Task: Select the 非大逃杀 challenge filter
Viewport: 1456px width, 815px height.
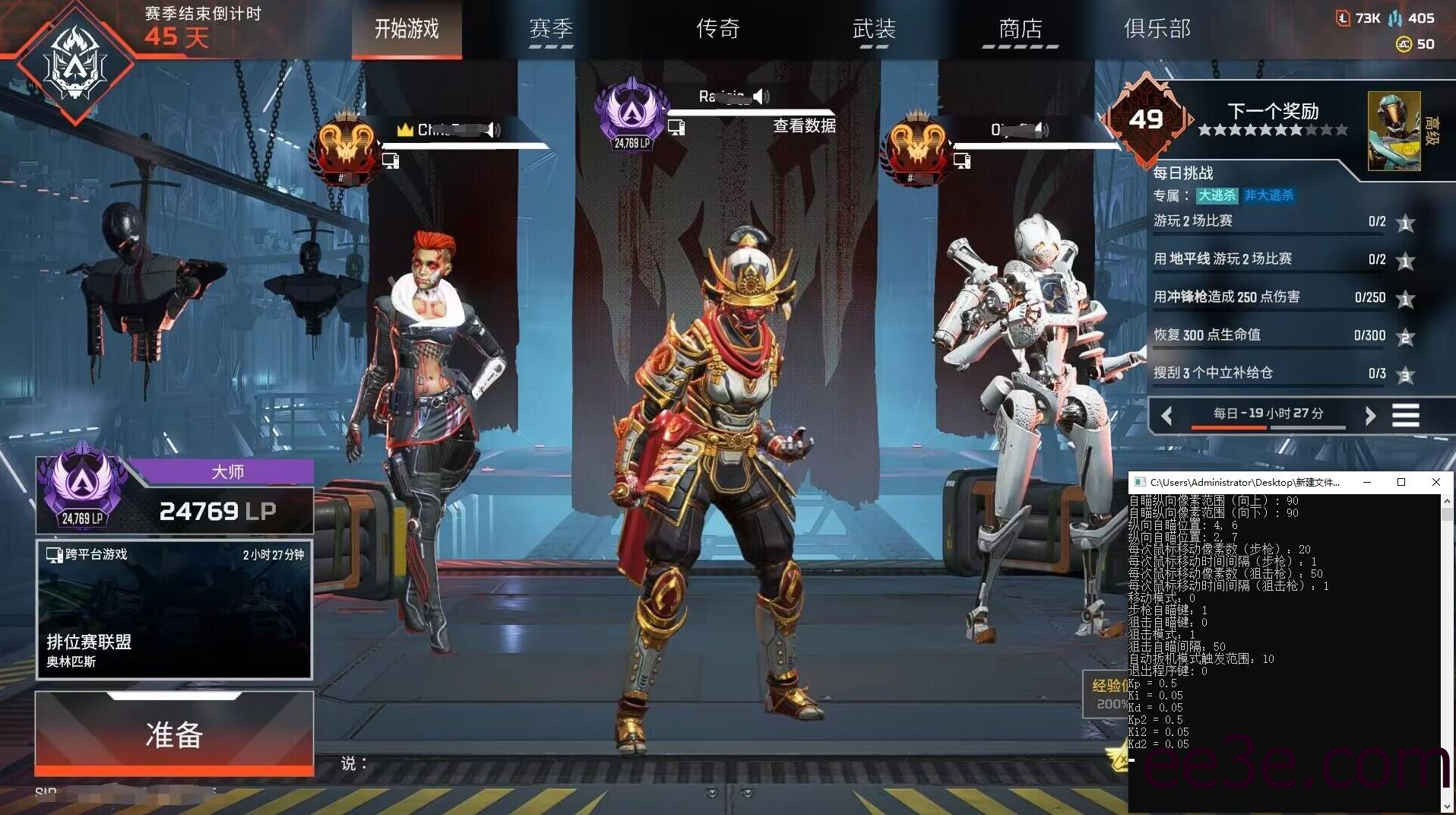Action: click(x=1268, y=195)
